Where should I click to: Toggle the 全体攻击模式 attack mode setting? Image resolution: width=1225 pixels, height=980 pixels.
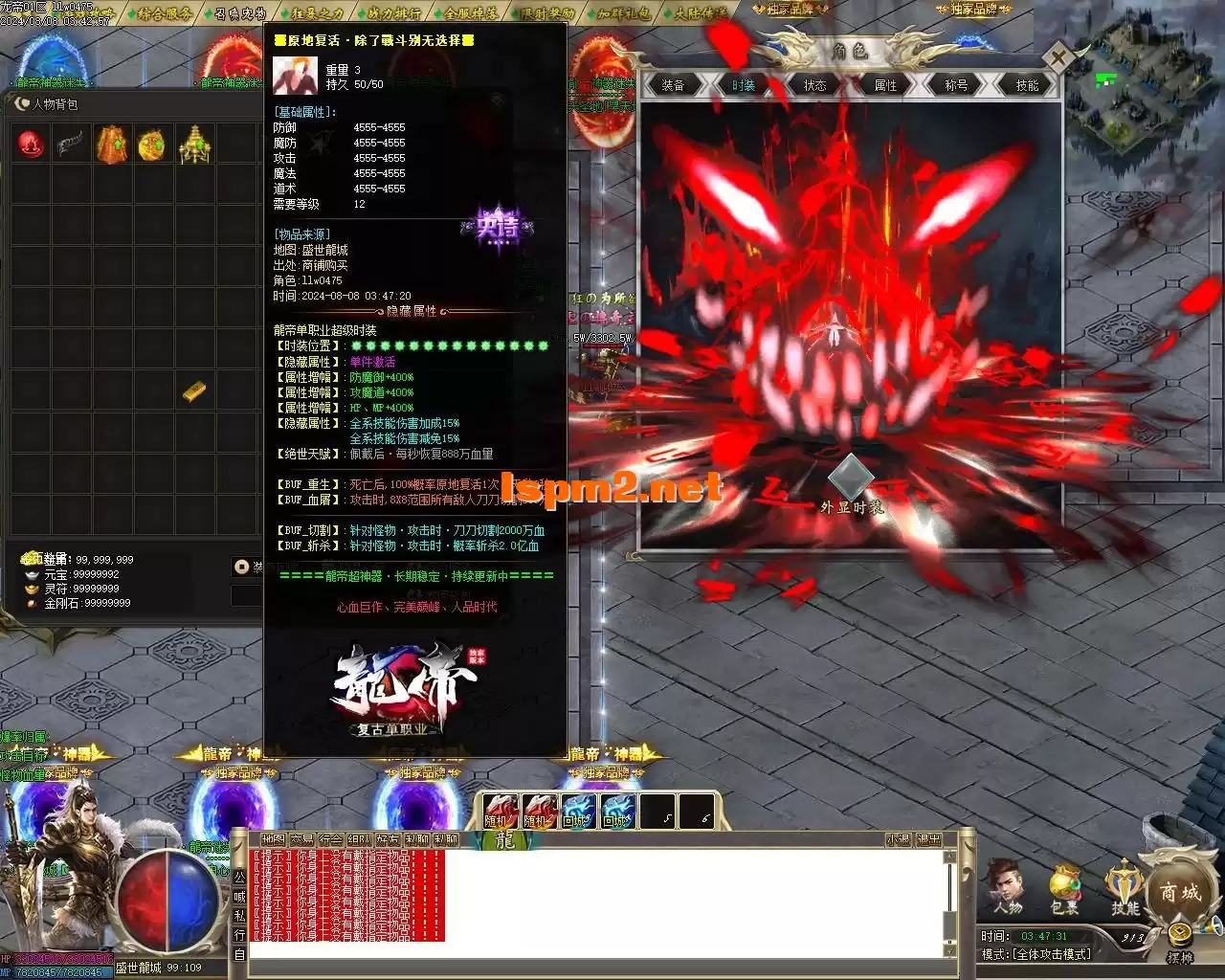coord(1052,953)
